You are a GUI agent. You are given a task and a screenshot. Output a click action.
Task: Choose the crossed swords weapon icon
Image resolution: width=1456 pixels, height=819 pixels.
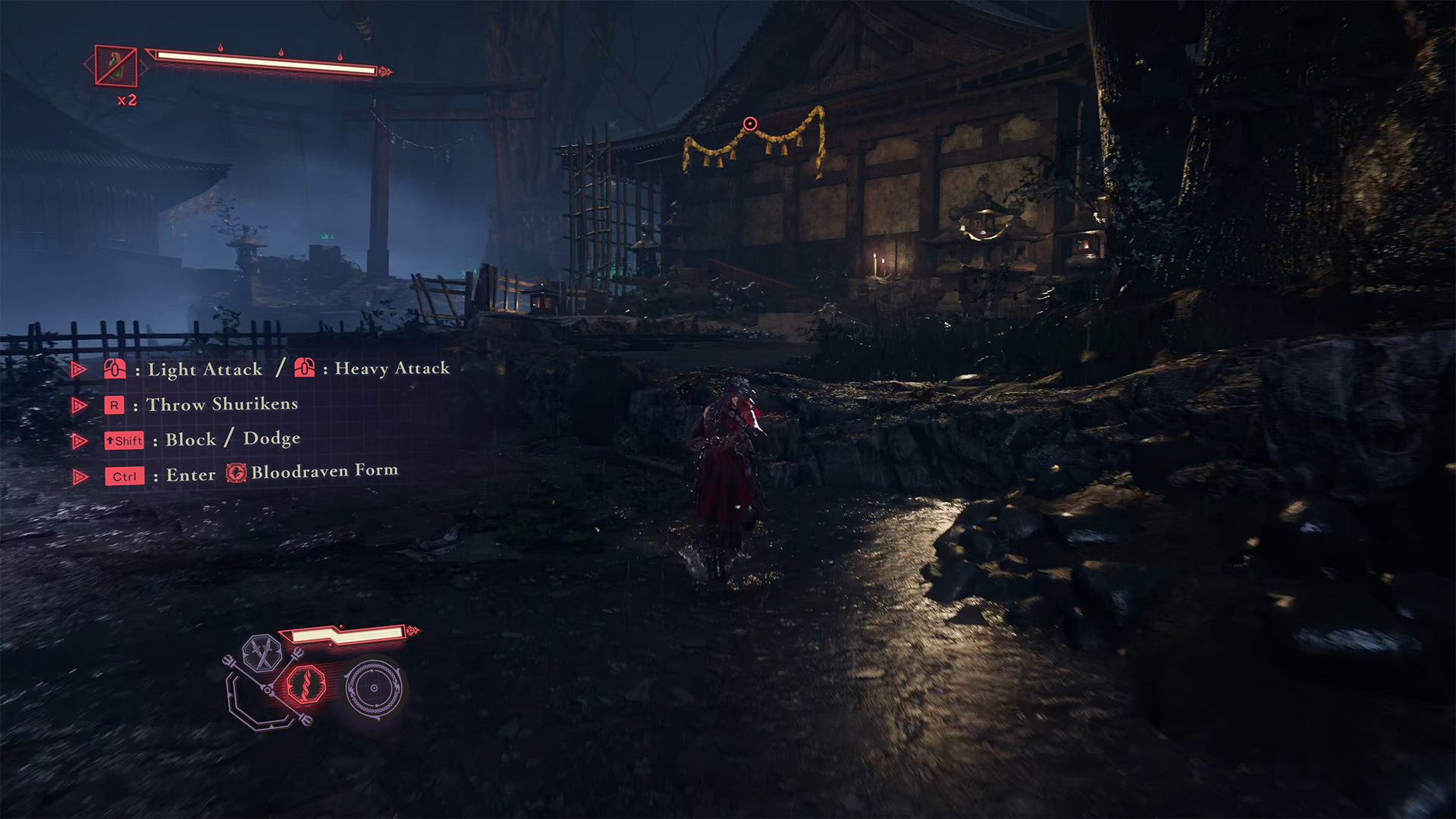coord(262,653)
